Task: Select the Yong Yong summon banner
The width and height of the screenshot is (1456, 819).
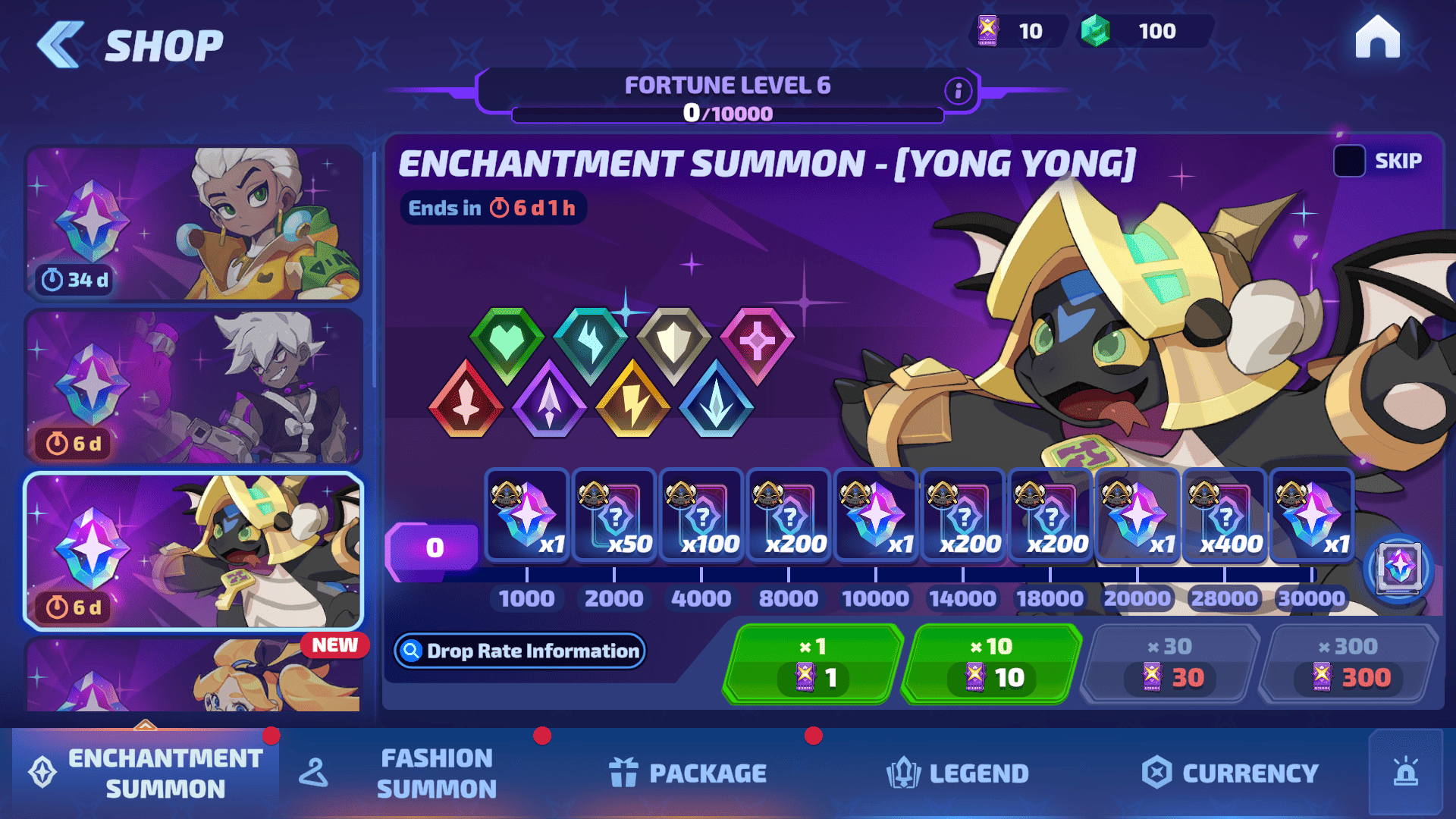Action: pyautogui.click(x=193, y=551)
